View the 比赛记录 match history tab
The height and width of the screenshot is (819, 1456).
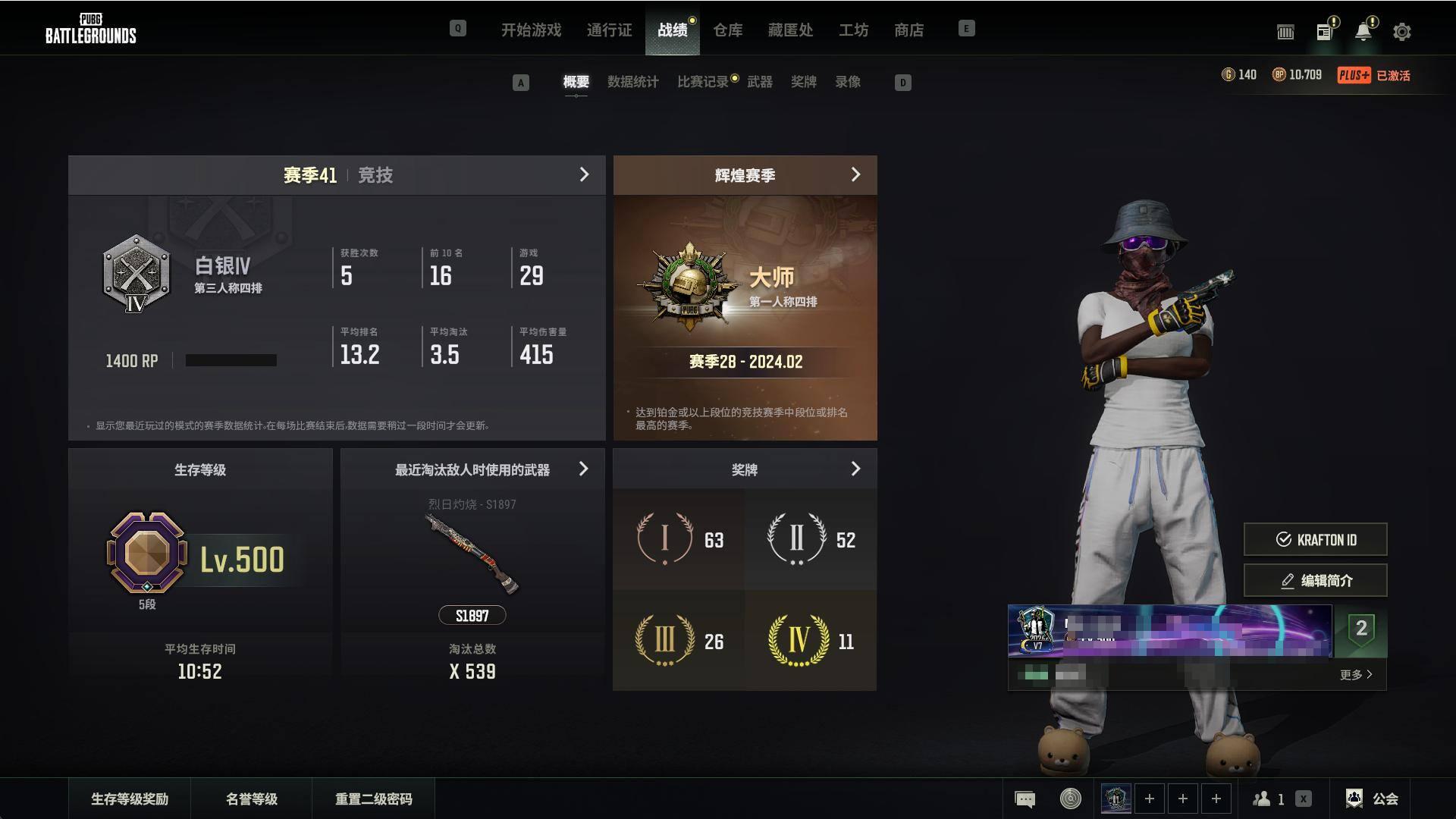click(702, 82)
